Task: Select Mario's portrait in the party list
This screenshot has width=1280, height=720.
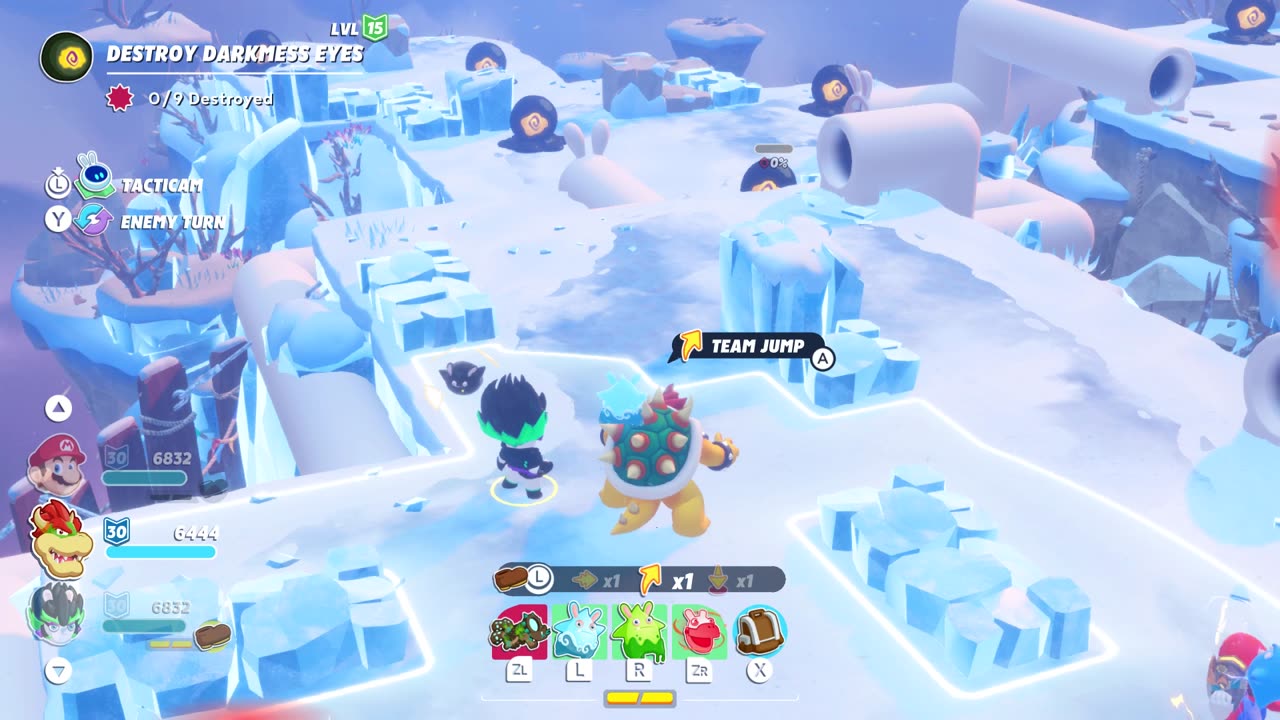Action: click(x=58, y=464)
